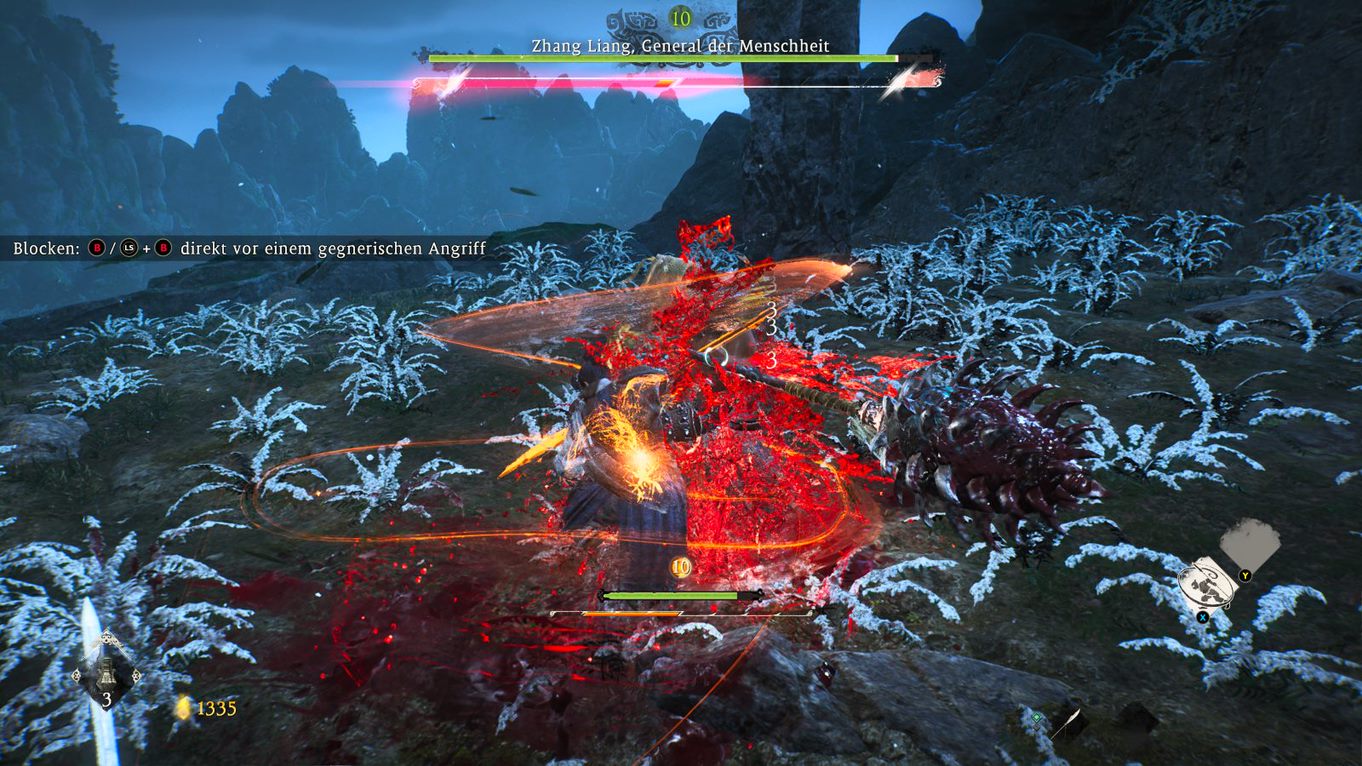Use the Dragon's Cure Pot healing slot
The image size is (1362, 766).
point(106,679)
